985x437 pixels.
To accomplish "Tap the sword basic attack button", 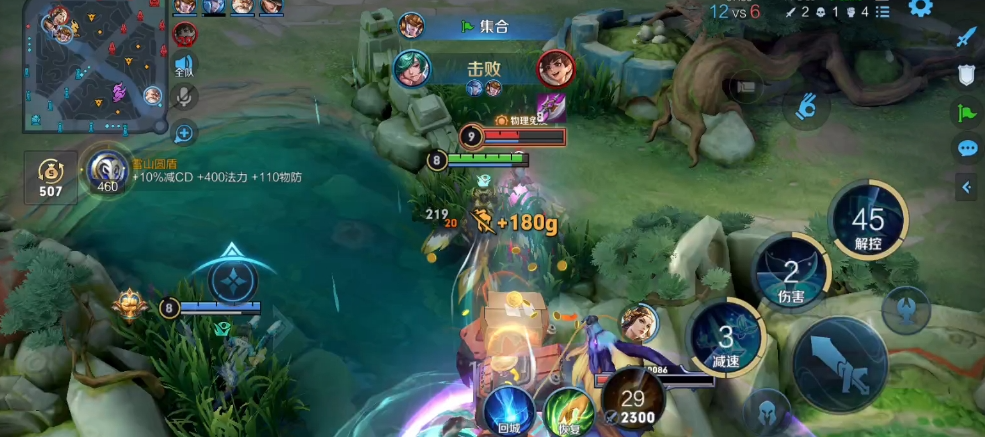I will coord(841,366).
